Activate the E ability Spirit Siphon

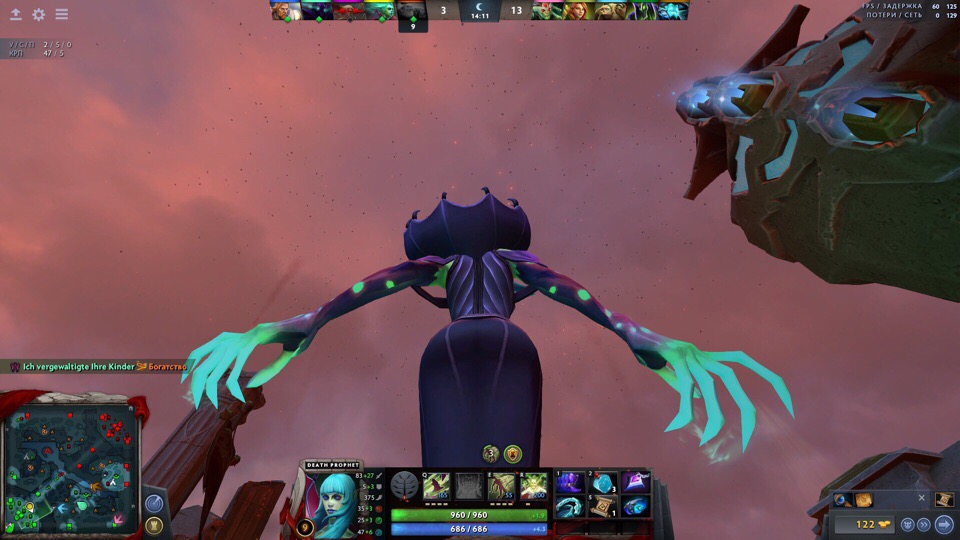[x=501, y=486]
